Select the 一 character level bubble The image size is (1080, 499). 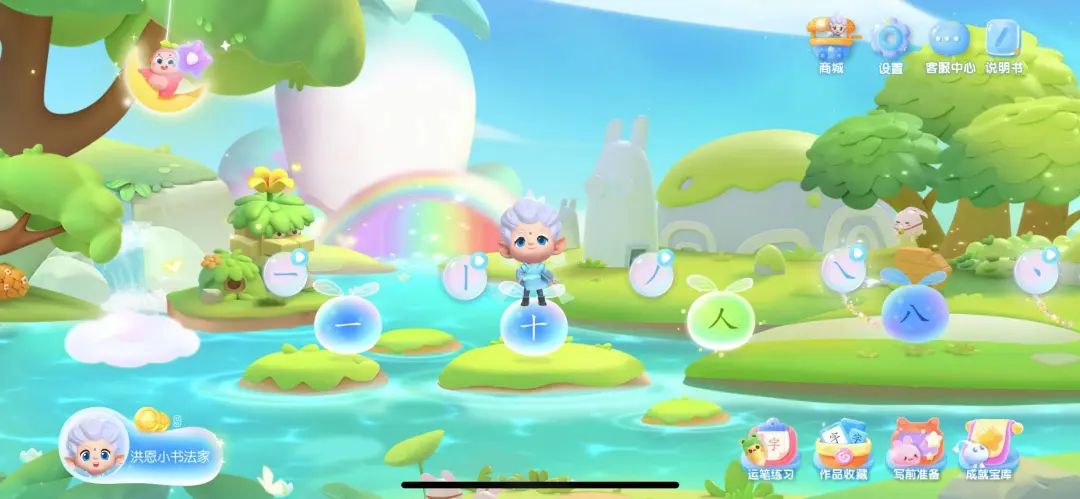point(343,323)
